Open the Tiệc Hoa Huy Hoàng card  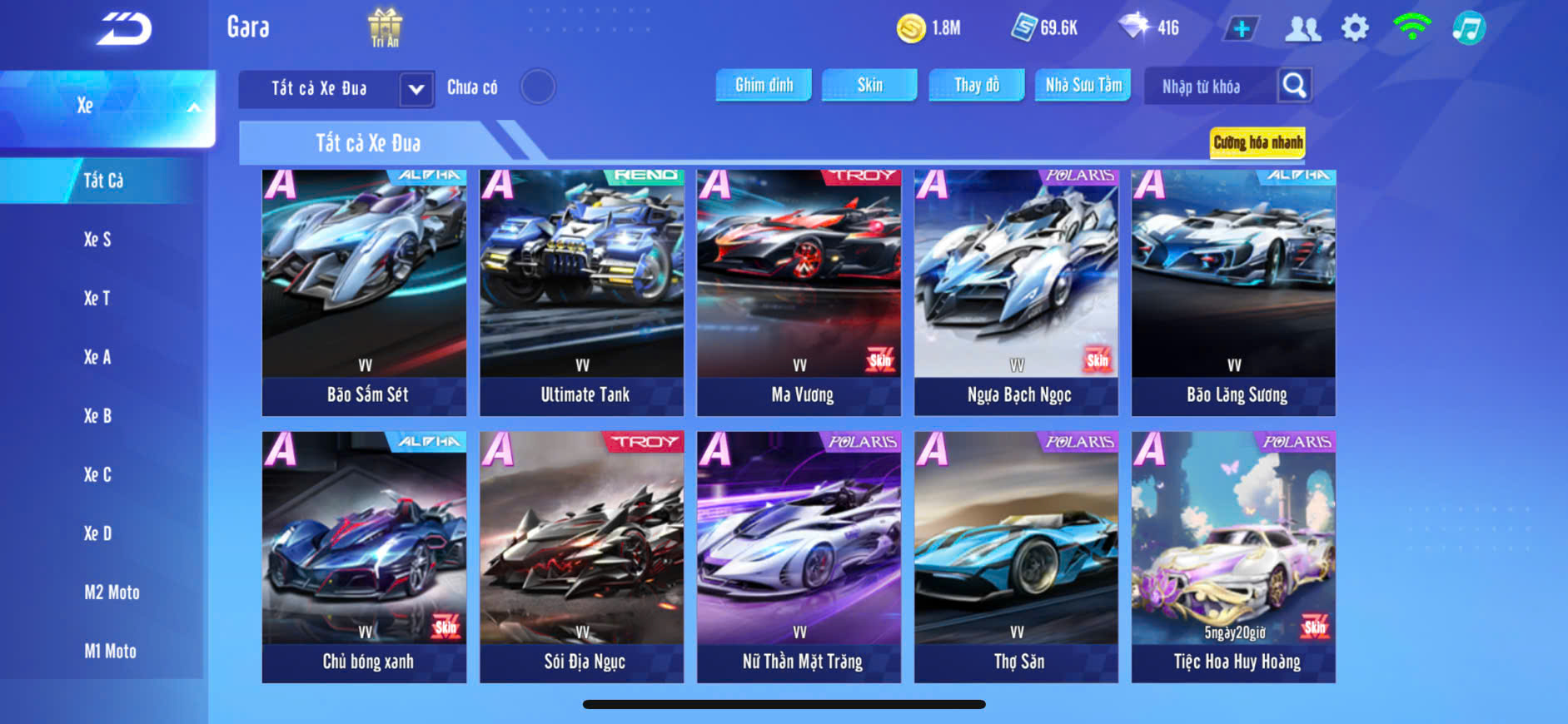1233,557
